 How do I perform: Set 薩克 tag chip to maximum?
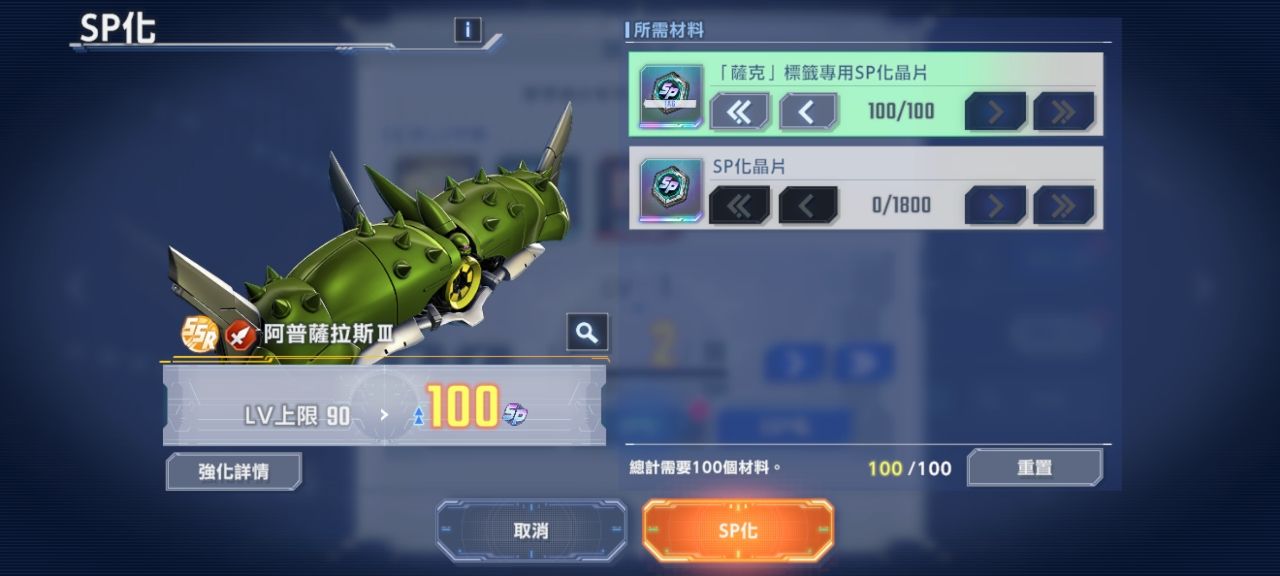(x=1063, y=111)
